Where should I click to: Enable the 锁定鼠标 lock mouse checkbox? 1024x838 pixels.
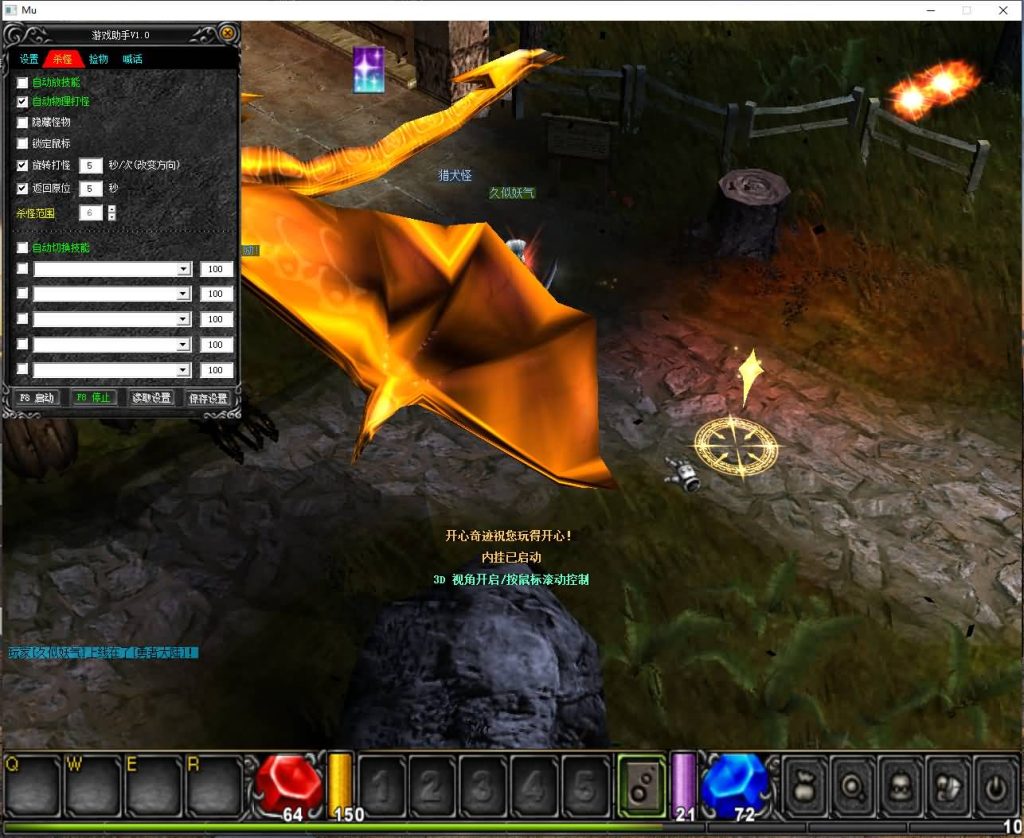point(23,143)
